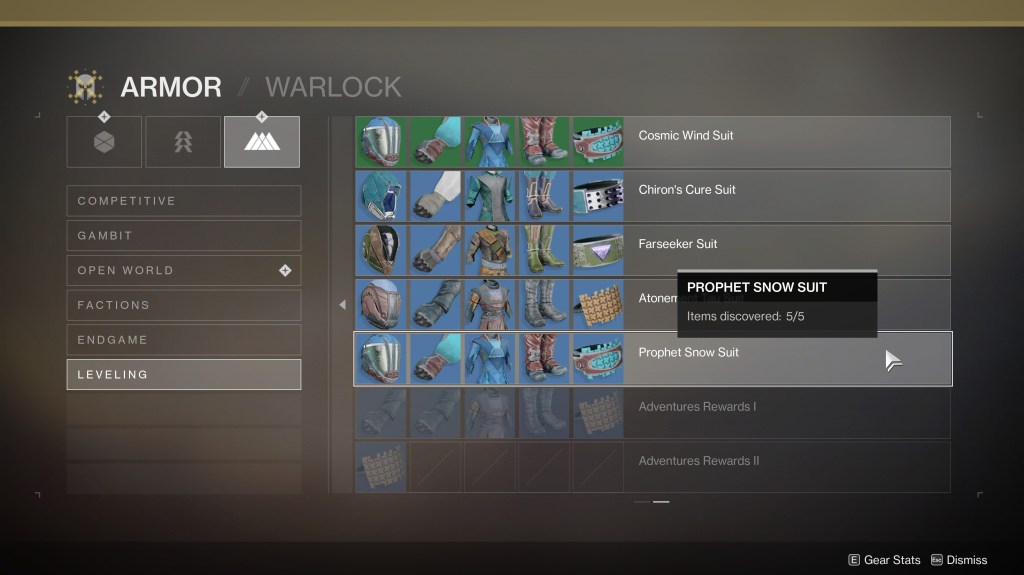Click the Chiron's Cure Suit bond icon
Screen dimensions: 1024x575
[x=597, y=196]
